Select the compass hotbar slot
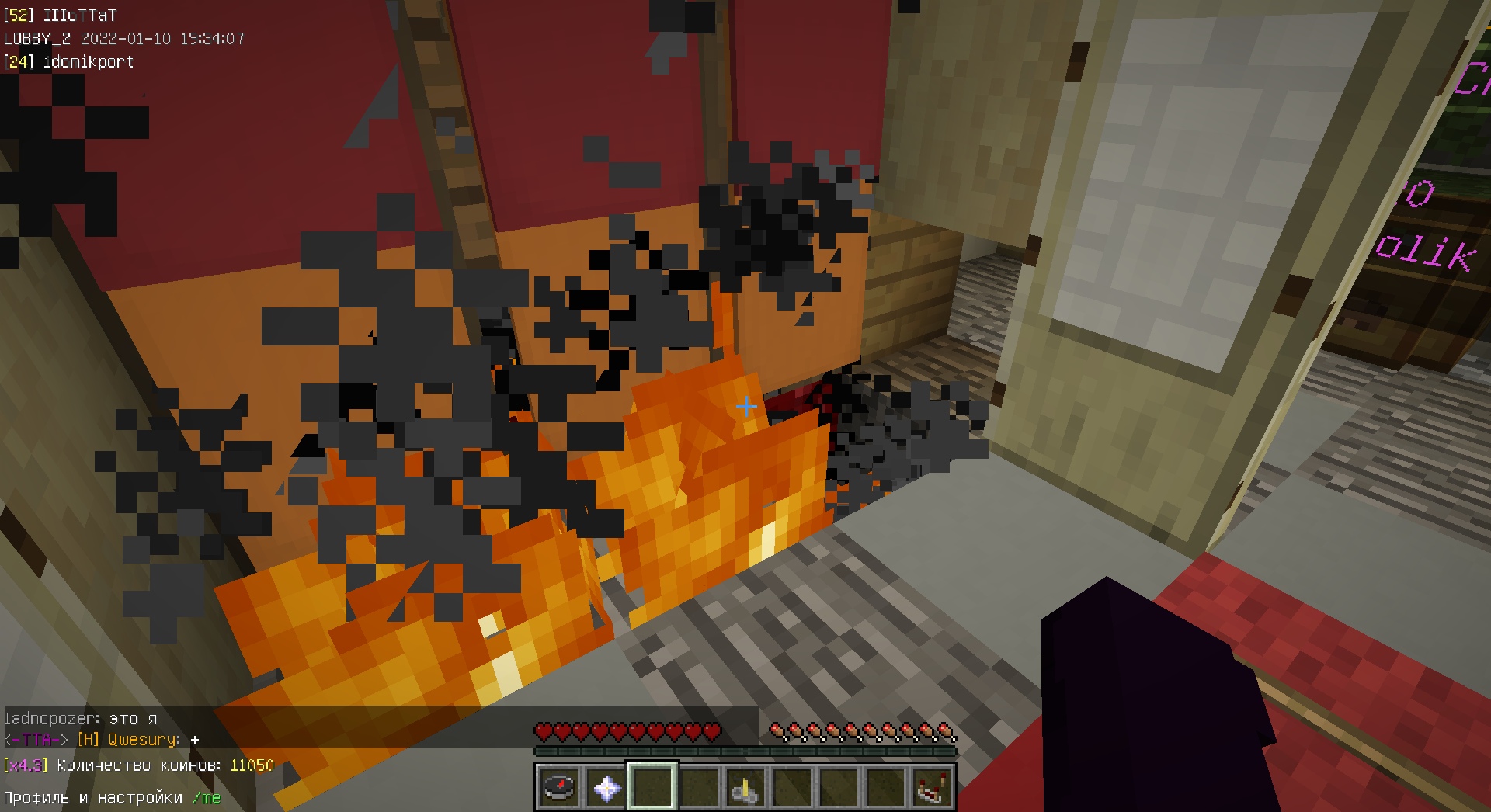 (559, 788)
